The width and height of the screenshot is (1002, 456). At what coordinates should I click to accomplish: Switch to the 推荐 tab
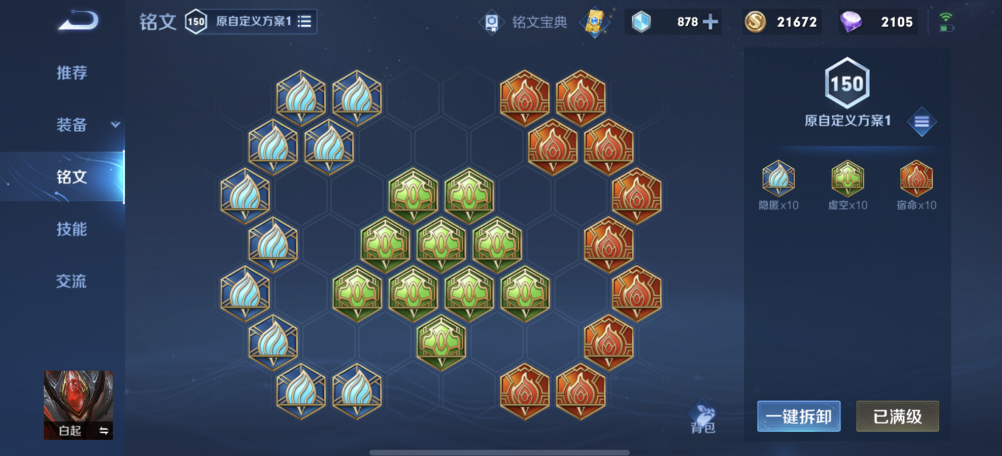click(x=71, y=73)
